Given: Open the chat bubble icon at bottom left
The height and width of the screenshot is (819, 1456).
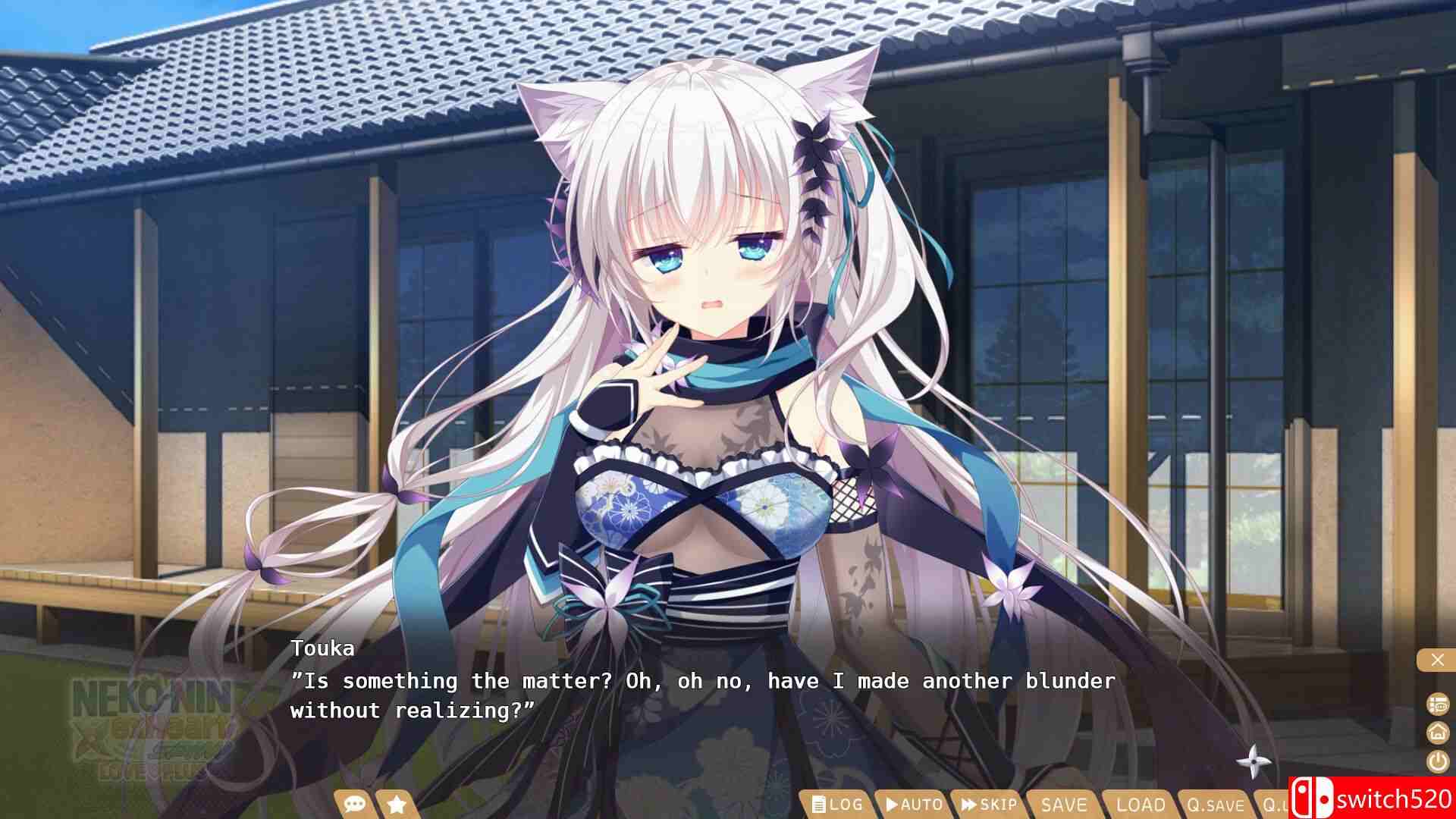Looking at the screenshot, I should [x=353, y=805].
